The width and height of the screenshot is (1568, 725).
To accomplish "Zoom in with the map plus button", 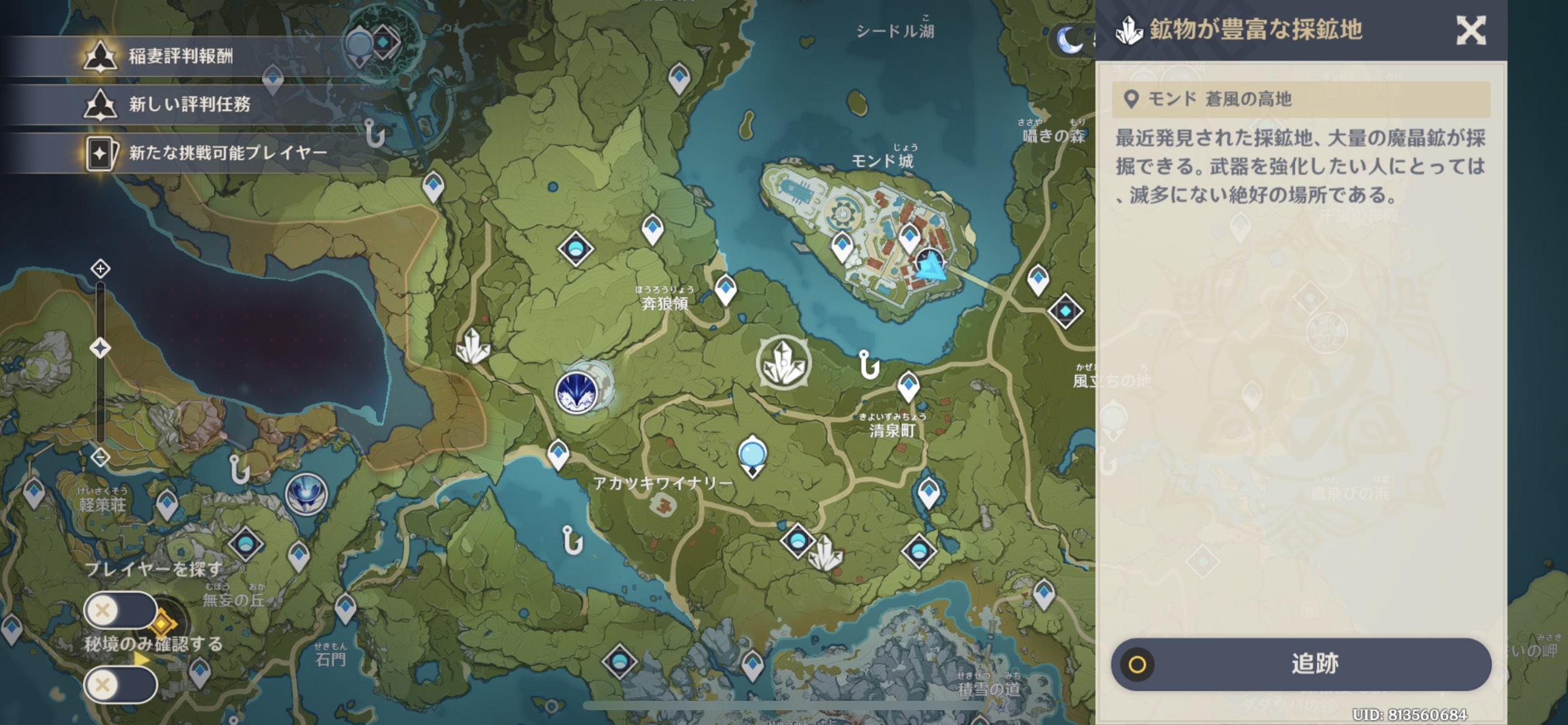I will click(100, 269).
